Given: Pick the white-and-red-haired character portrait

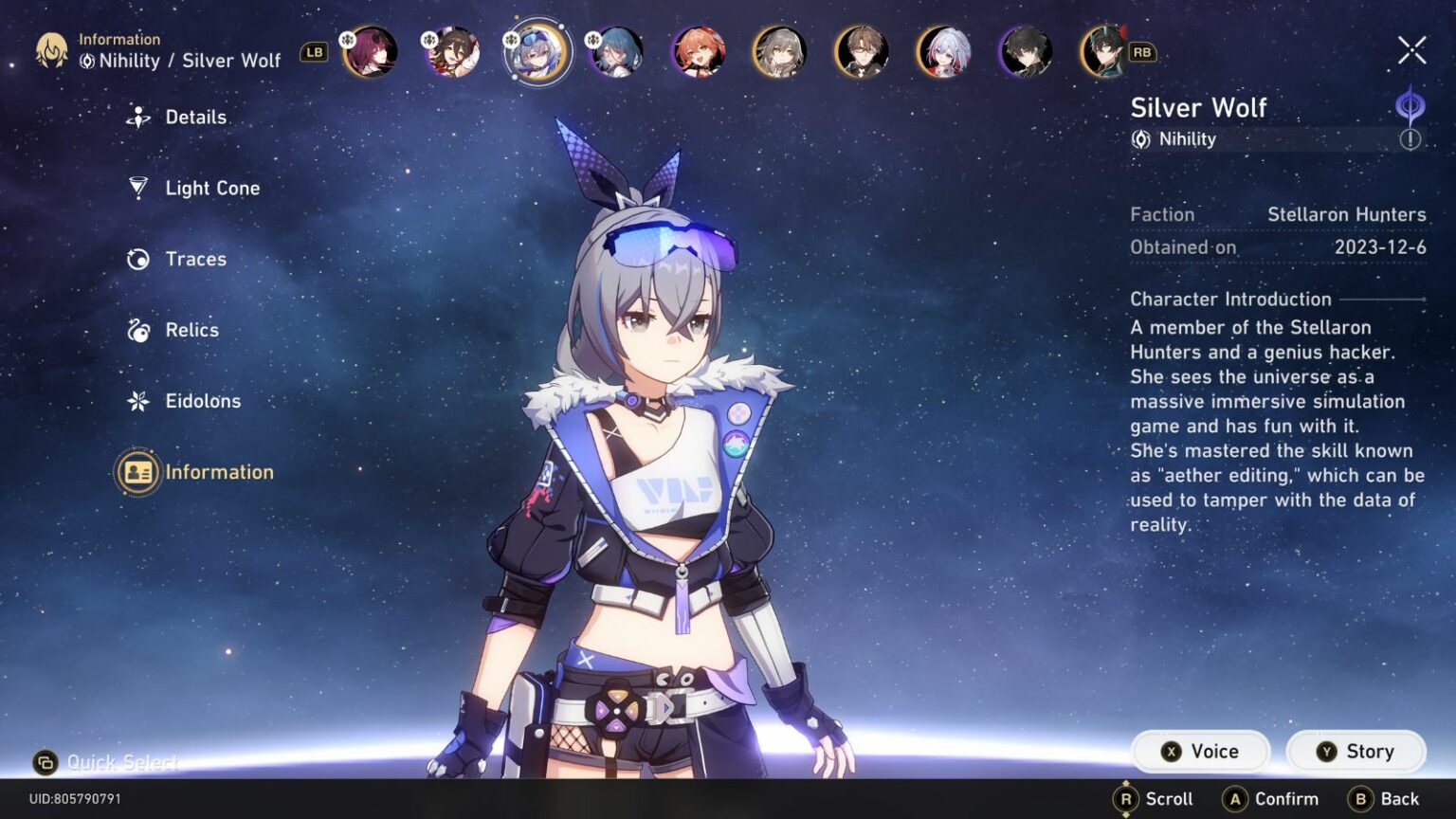Looking at the screenshot, I should point(944,51).
